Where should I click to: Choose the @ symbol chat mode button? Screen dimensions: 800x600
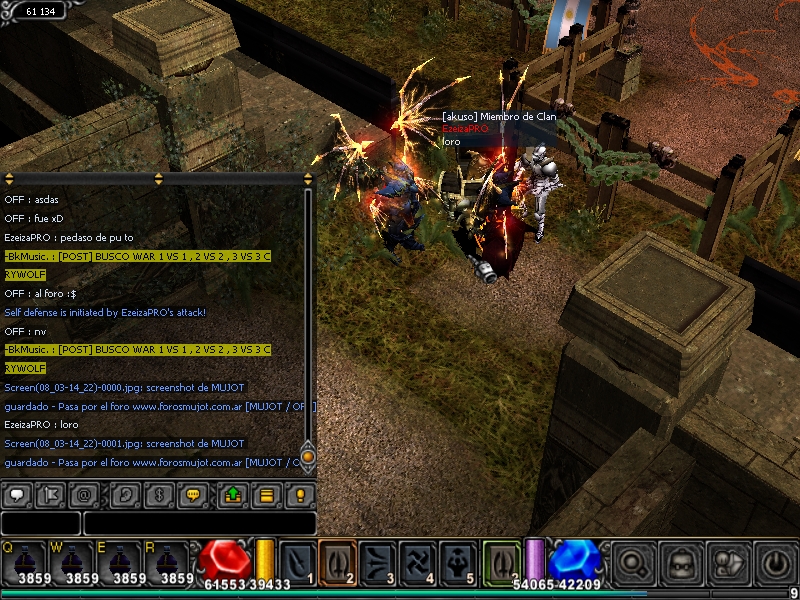pyautogui.click(x=86, y=494)
